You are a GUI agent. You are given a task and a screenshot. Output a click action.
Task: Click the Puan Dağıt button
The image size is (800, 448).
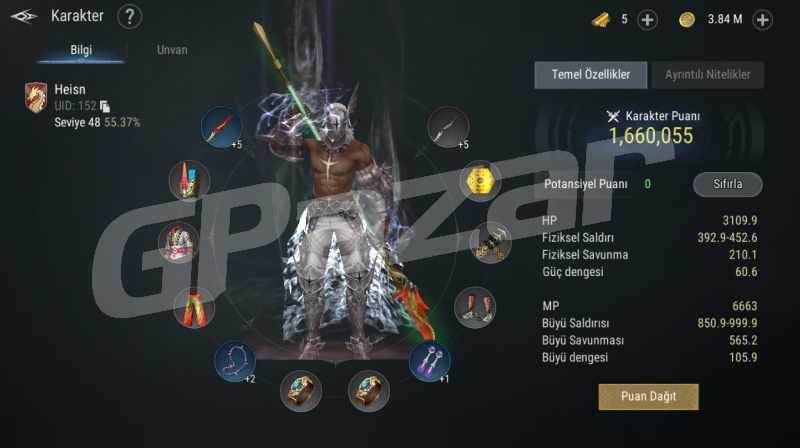click(648, 396)
